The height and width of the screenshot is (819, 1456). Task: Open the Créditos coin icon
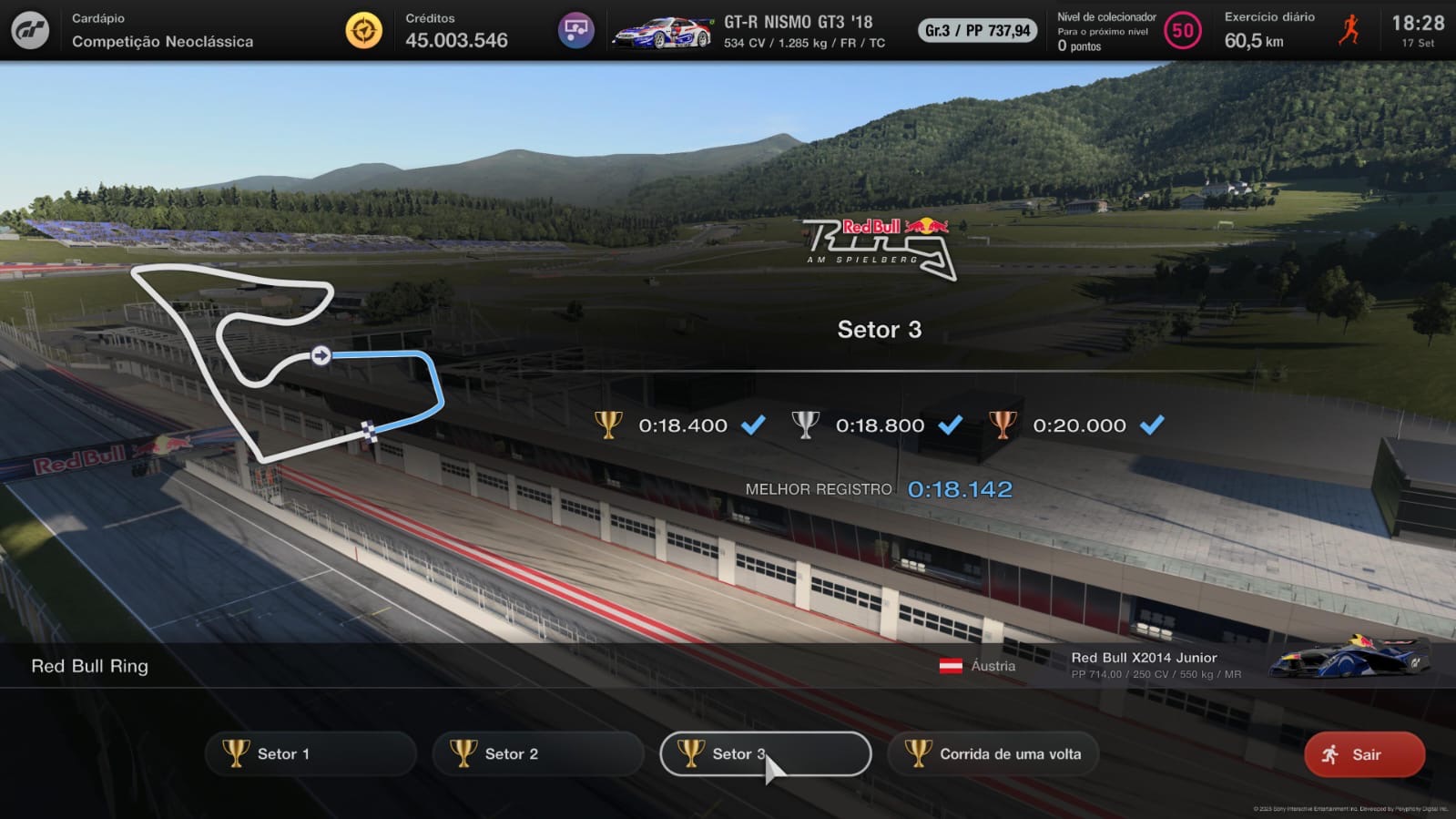pyautogui.click(x=363, y=28)
